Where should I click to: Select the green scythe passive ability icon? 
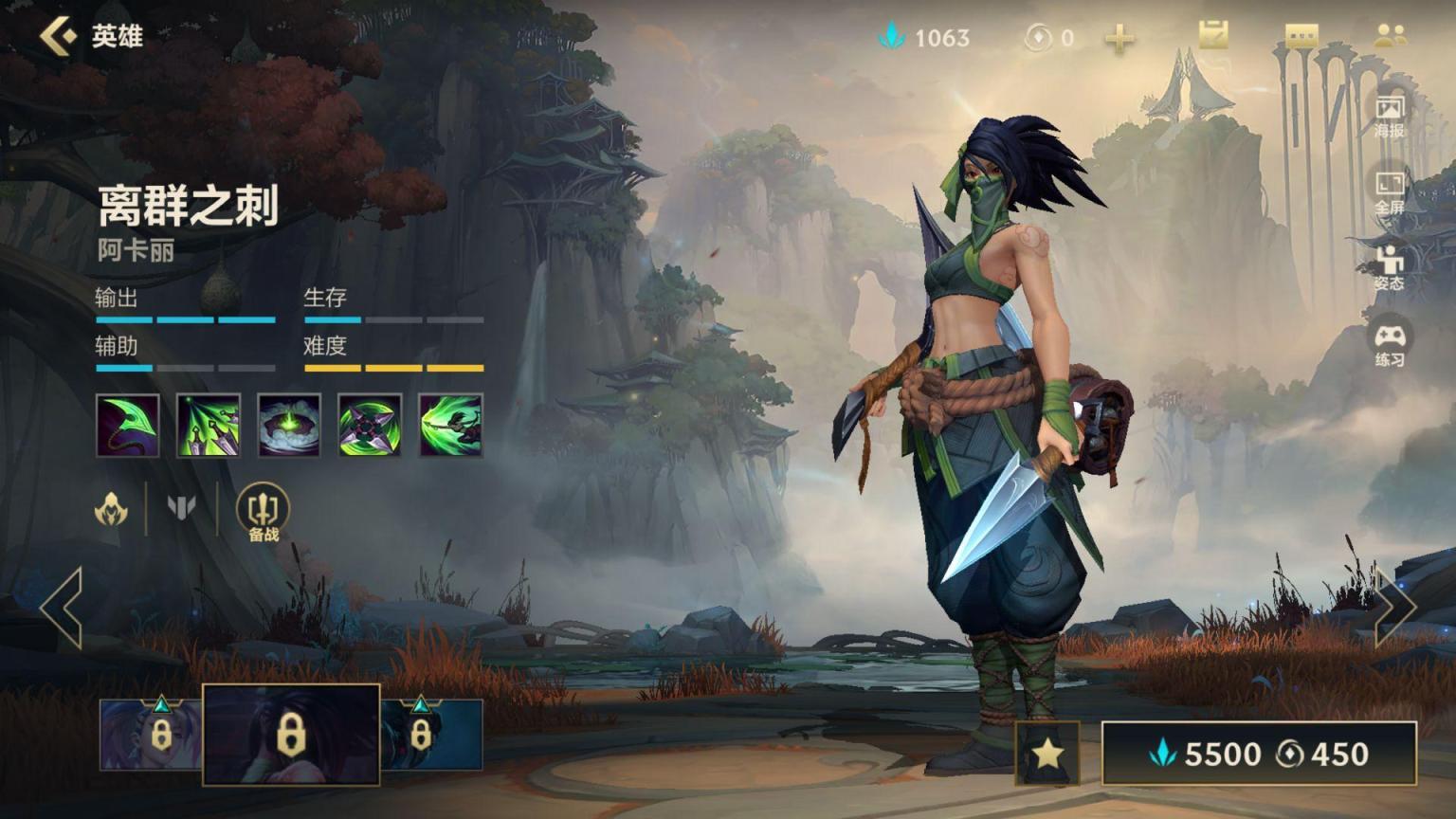128,426
